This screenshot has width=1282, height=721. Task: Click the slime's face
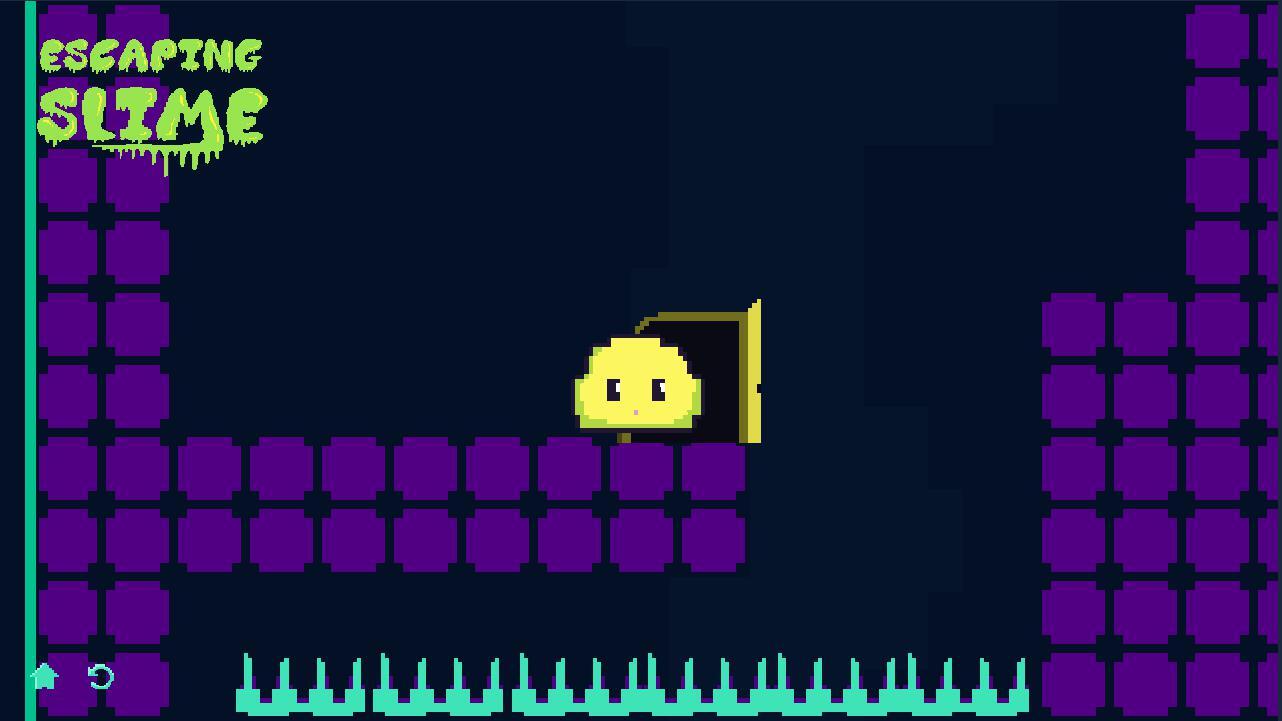click(635, 390)
